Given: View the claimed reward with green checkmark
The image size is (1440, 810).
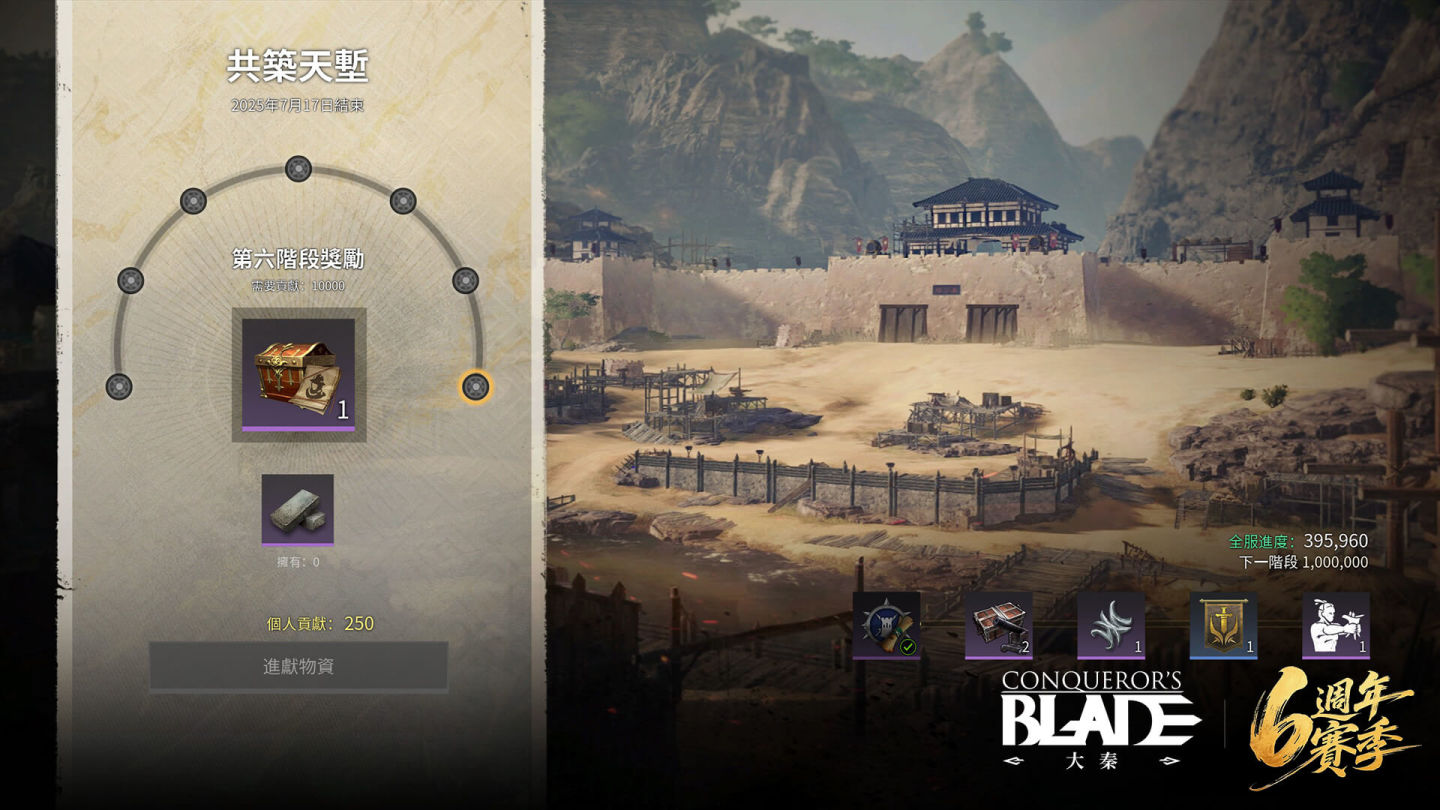Looking at the screenshot, I should click(886, 626).
